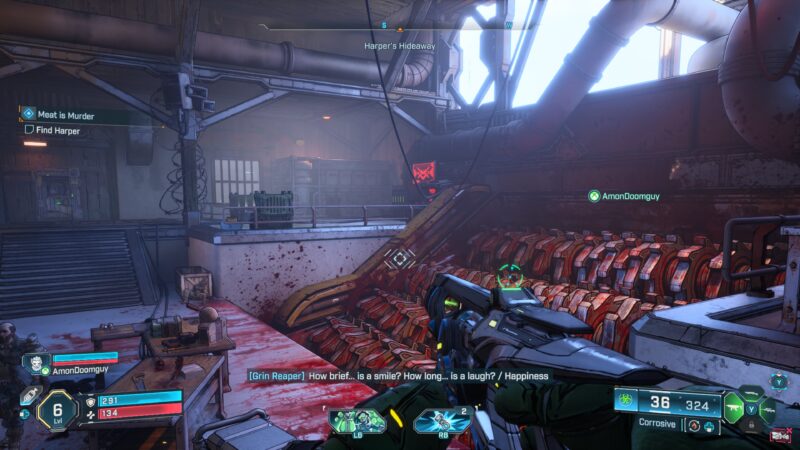The image size is (800, 450).
Task: Select the Meat is Murder quest tracker
Action: pos(70,115)
